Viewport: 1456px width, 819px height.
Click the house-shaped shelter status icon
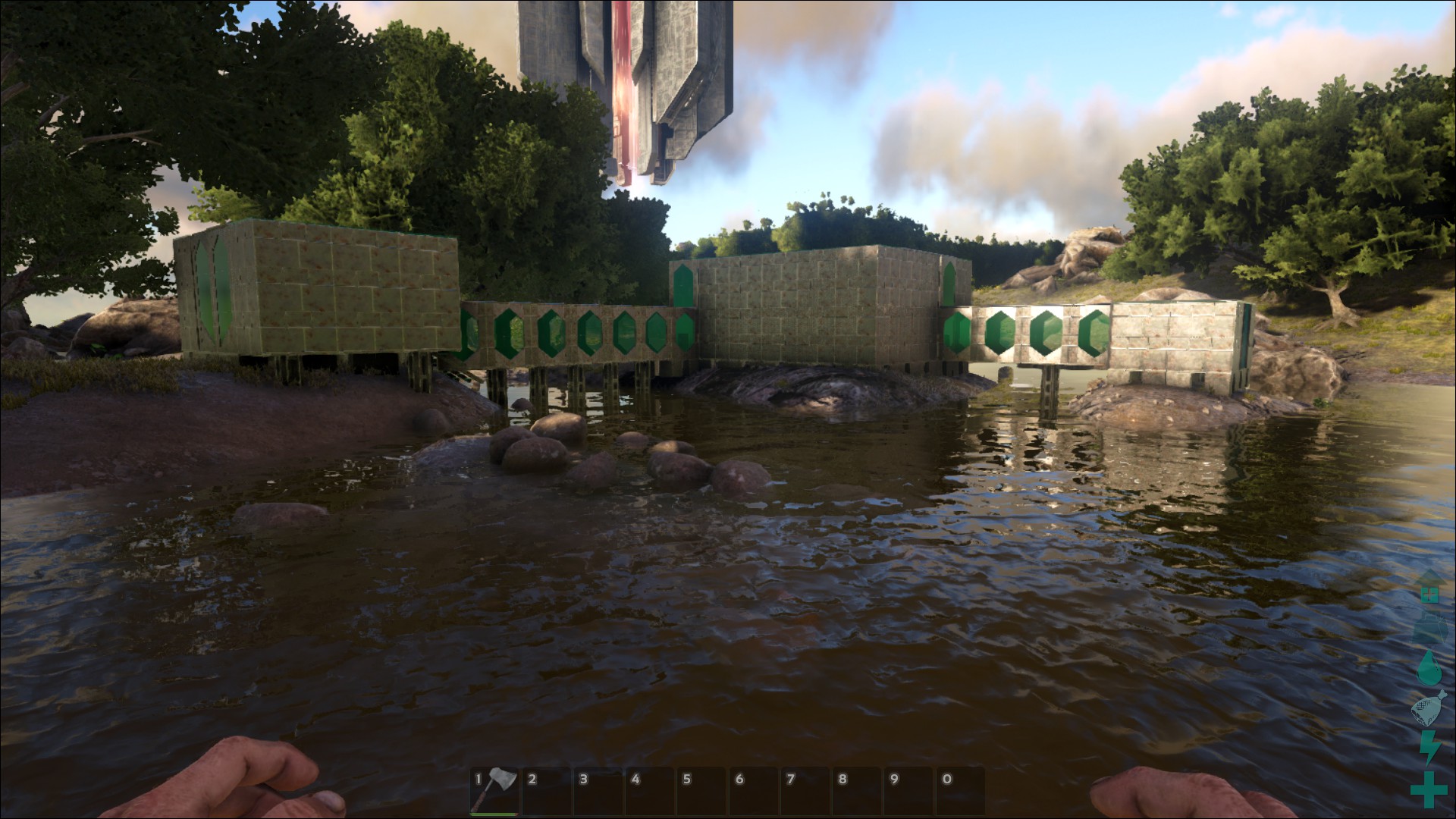pyautogui.click(x=1429, y=589)
